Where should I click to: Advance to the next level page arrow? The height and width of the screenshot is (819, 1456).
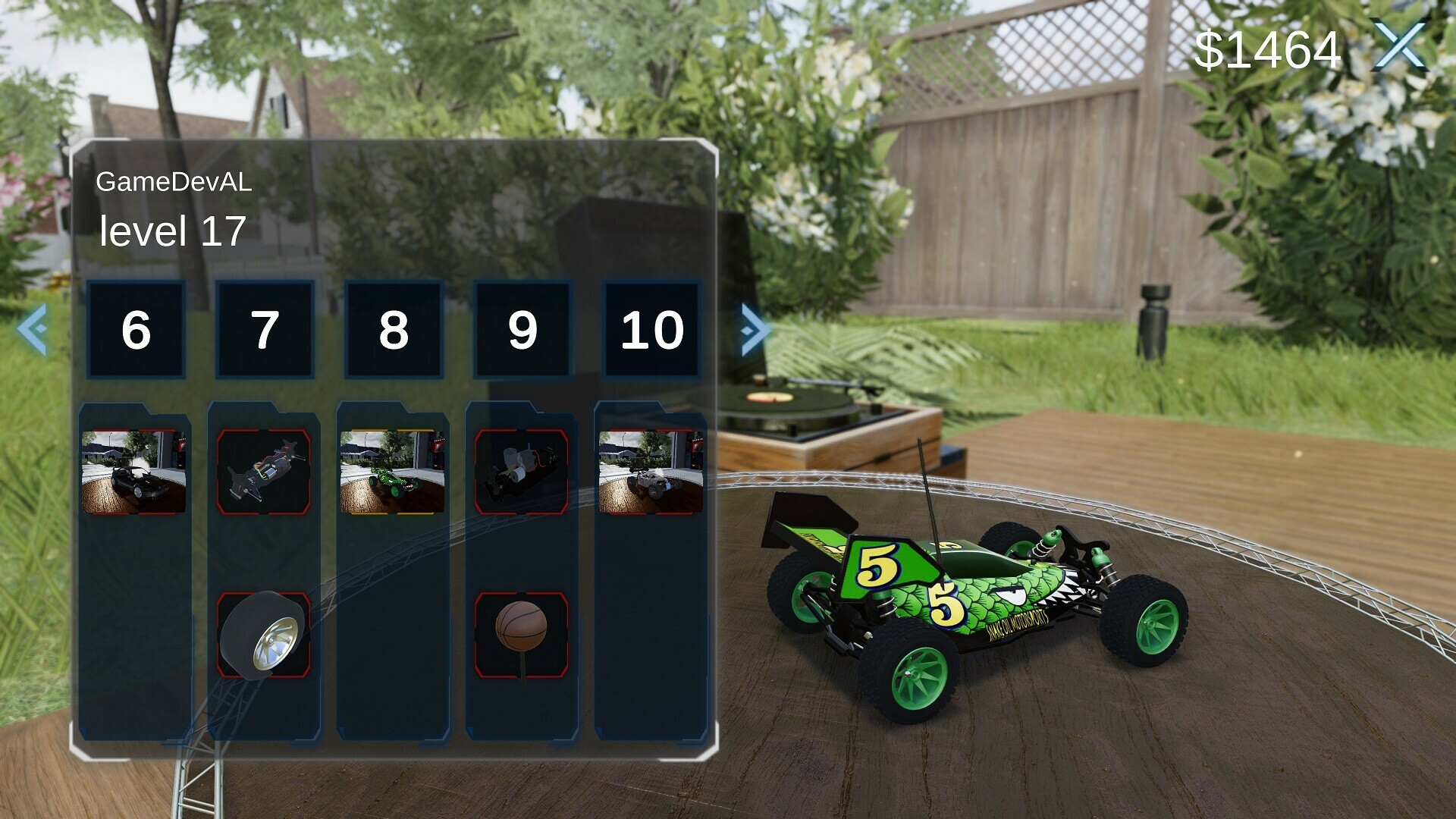pyautogui.click(x=755, y=329)
